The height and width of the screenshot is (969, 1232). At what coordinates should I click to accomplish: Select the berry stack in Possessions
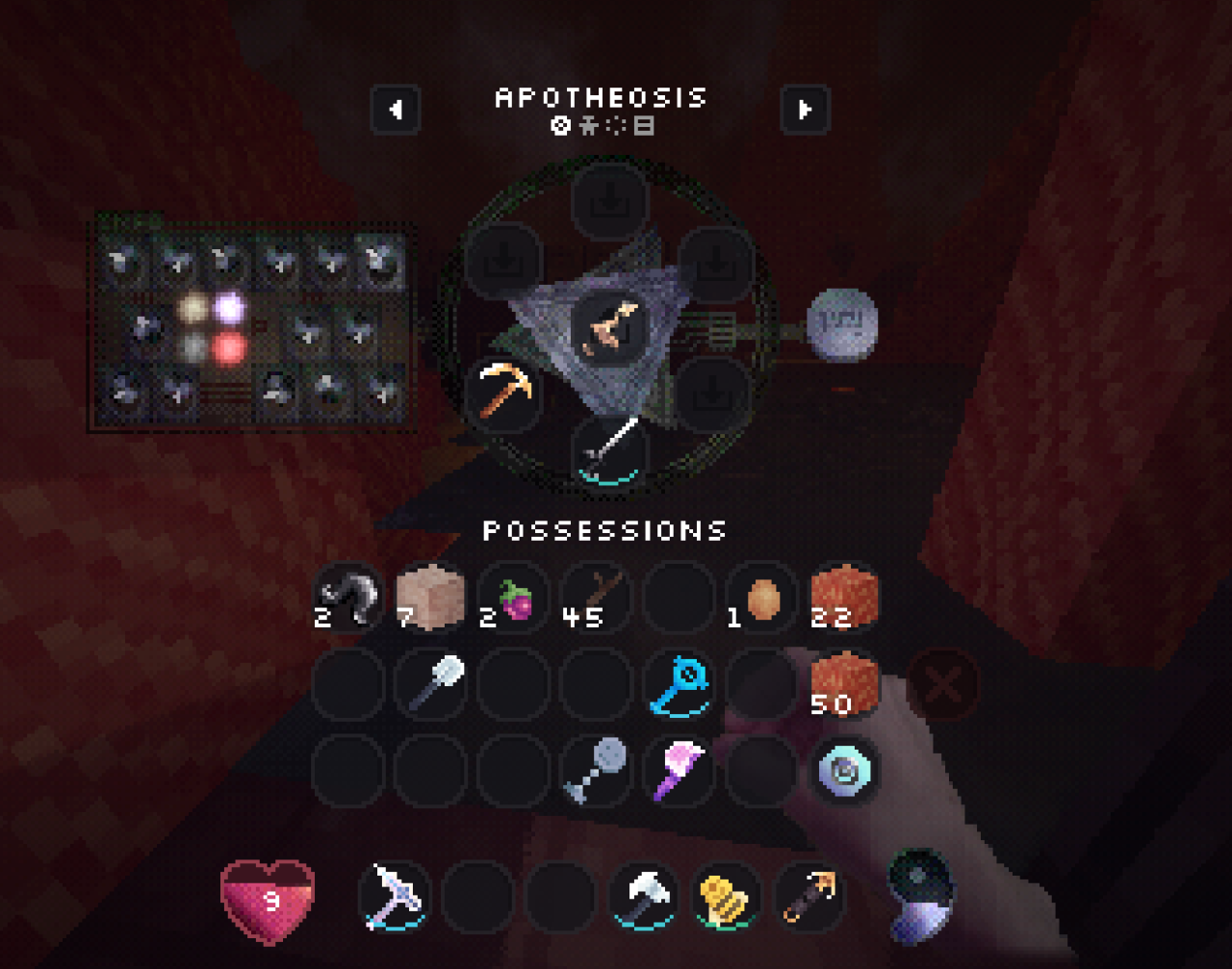pos(514,599)
